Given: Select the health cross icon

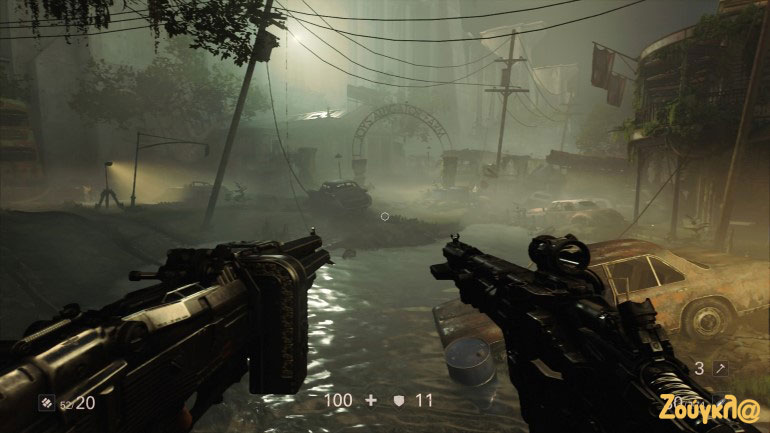Looking at the screenshot, I should (x=371, y=400).
